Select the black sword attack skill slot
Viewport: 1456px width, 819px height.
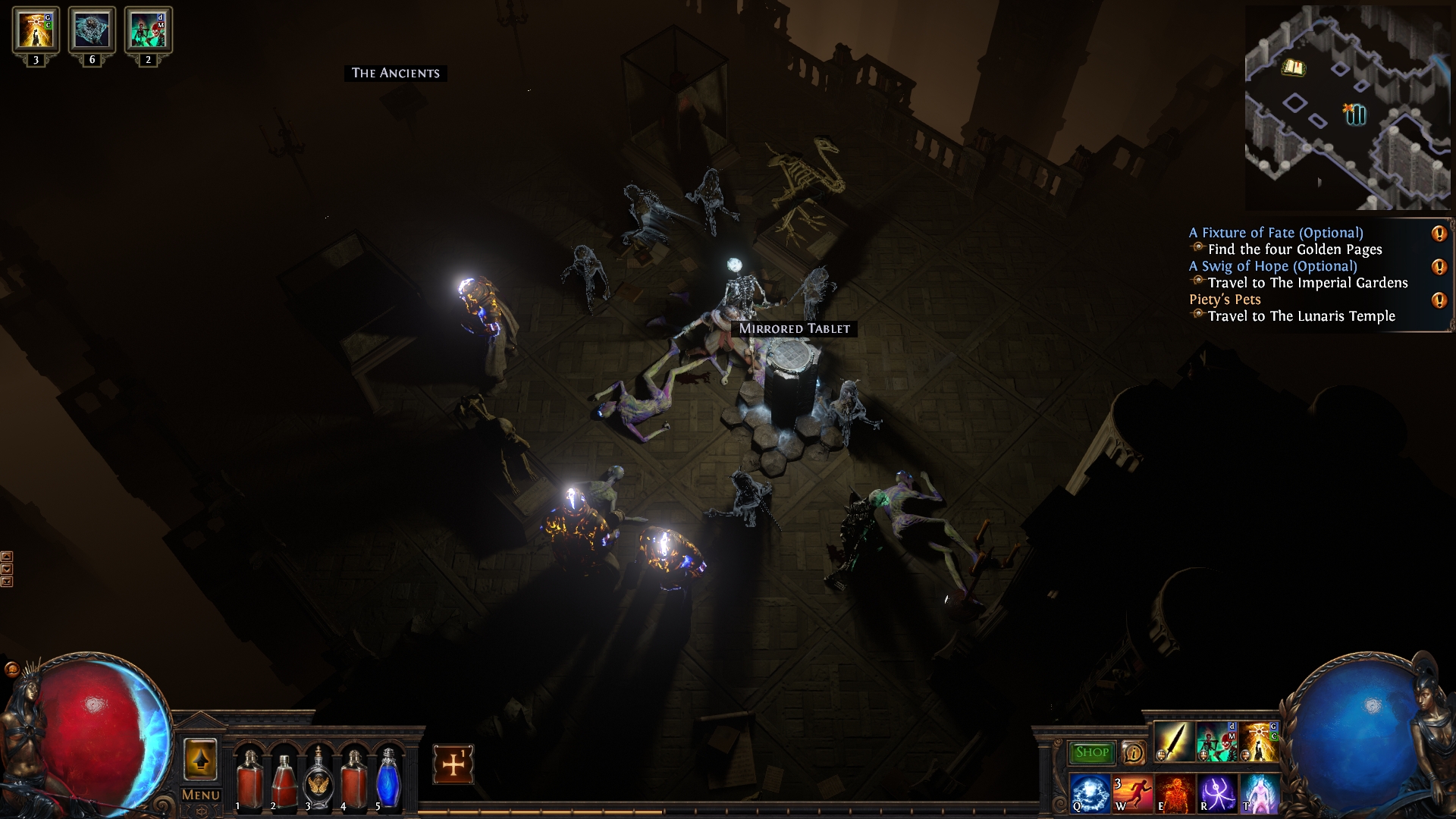point(1174,742)
